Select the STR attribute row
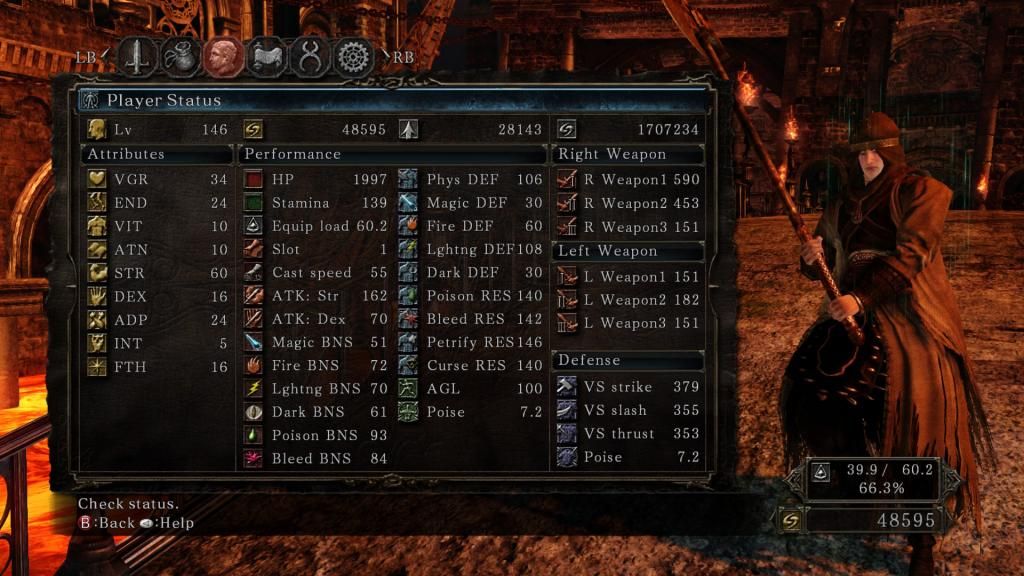 (x=157, y=273)
